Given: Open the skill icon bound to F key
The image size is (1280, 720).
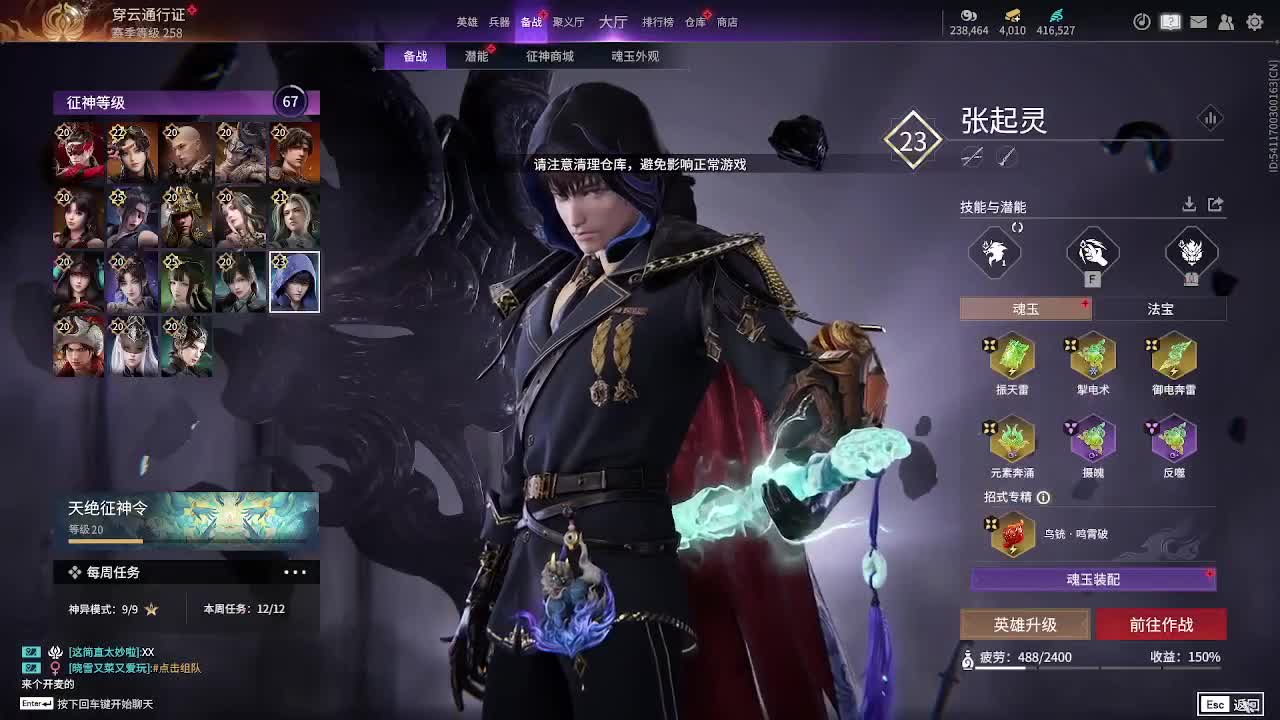Looking at the screenshot, I should (x=1091, y=253).
